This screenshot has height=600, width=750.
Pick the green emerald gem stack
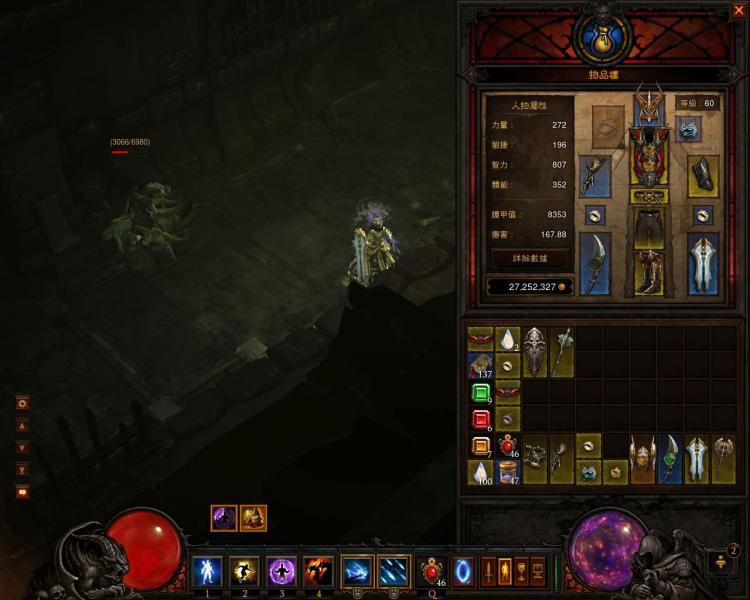[480, 392]
